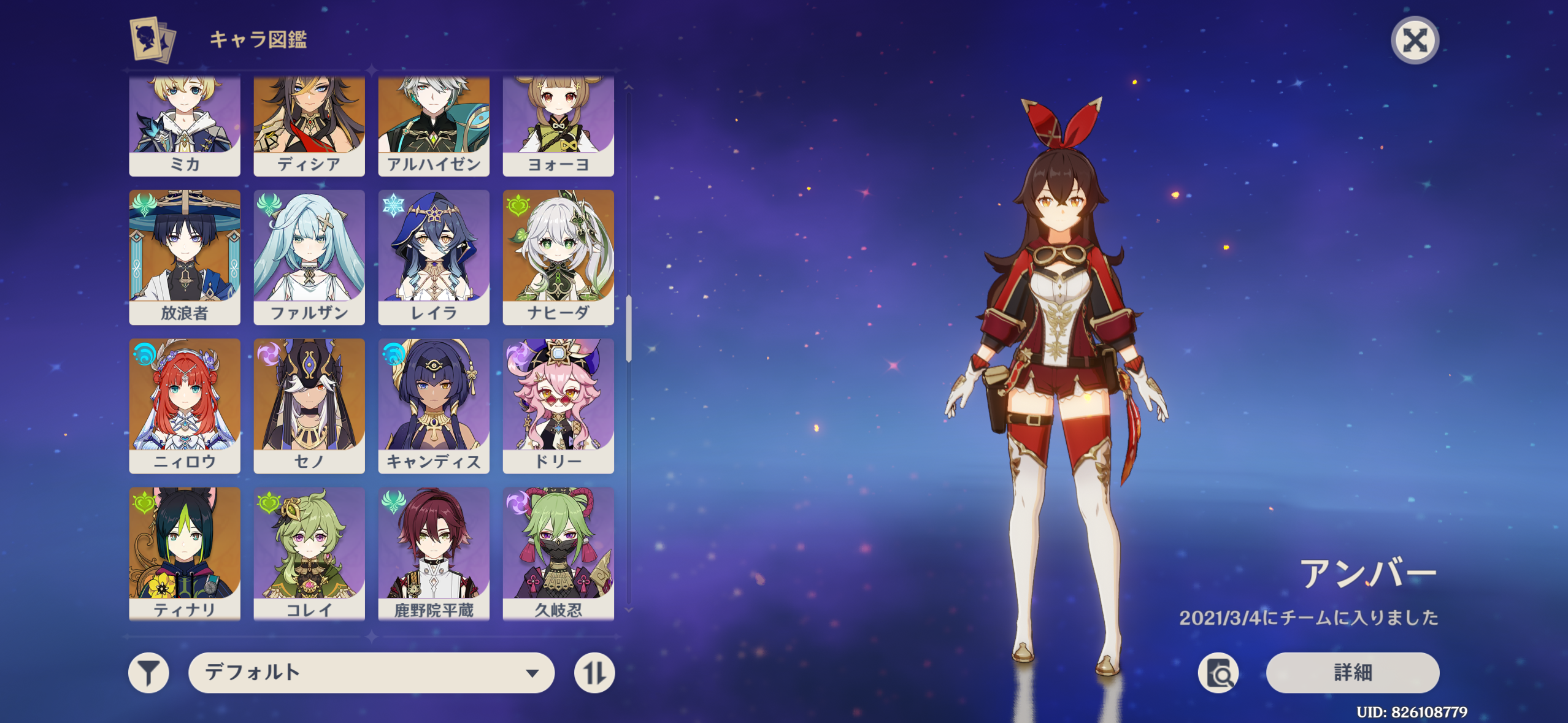1568x723 pixels.
Task: Select the Alhaitham character card
Action: pos(434,126)
